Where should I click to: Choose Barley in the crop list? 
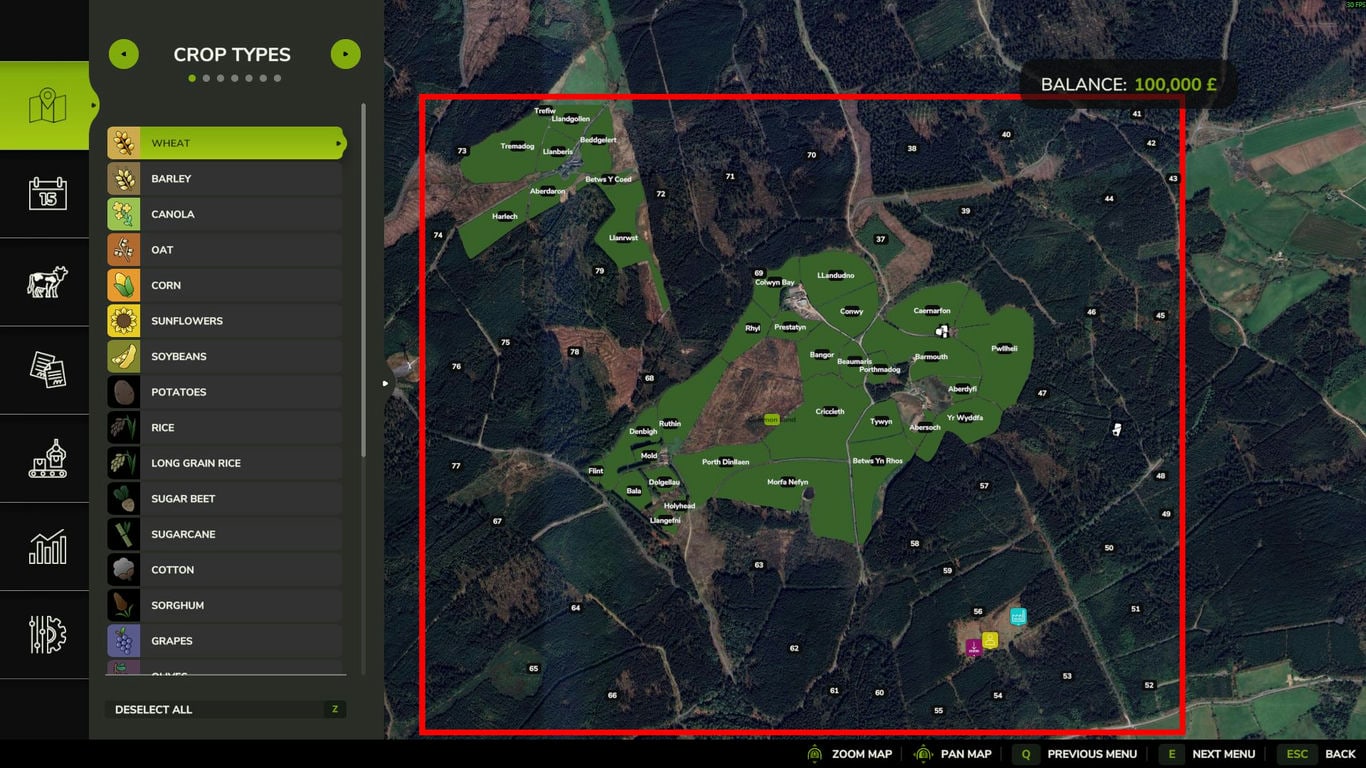pos(226,179)
